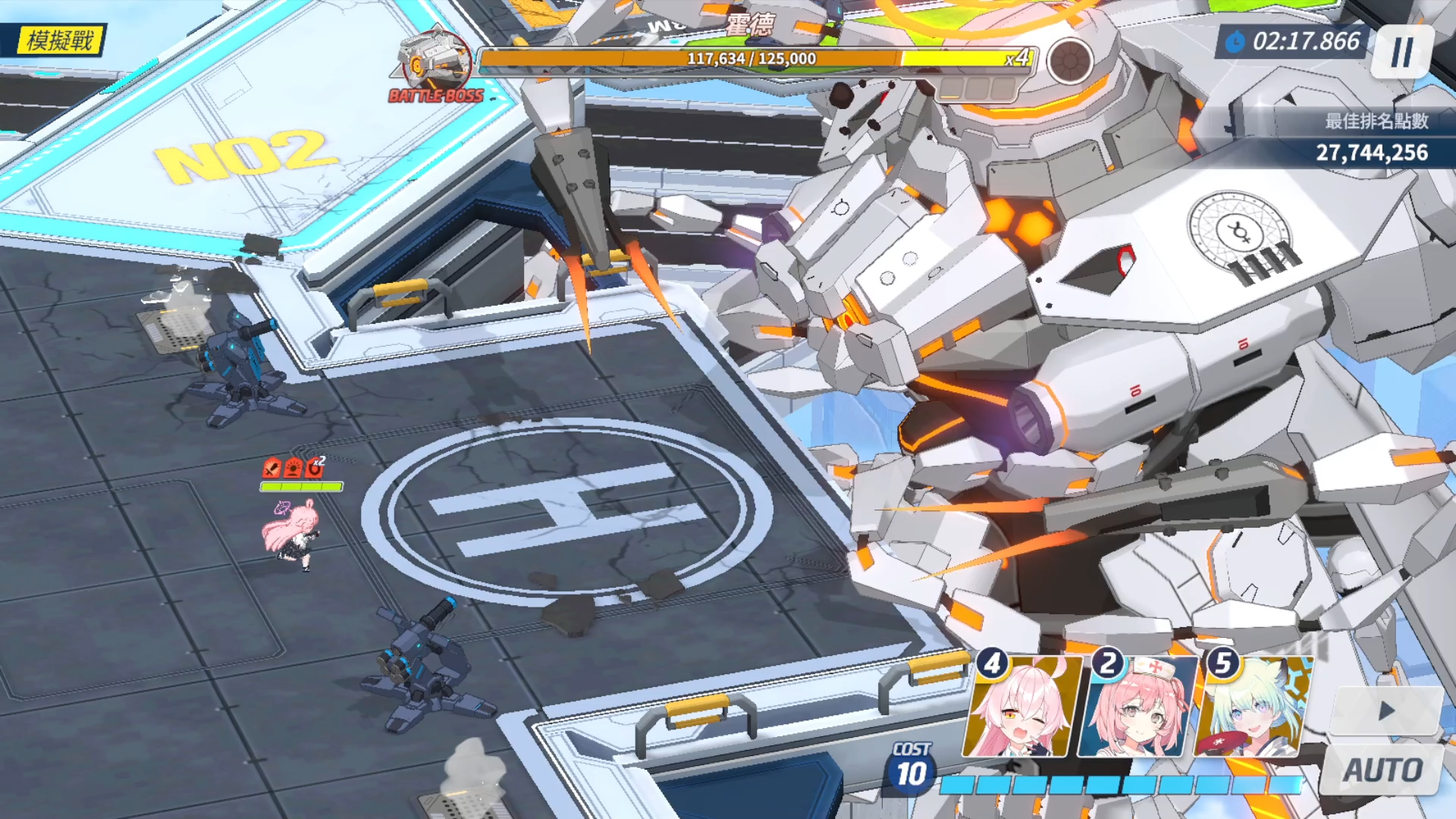This screenshot has height=819, width=1456.
Task: Pause the battle
Action: (1402, 52)
